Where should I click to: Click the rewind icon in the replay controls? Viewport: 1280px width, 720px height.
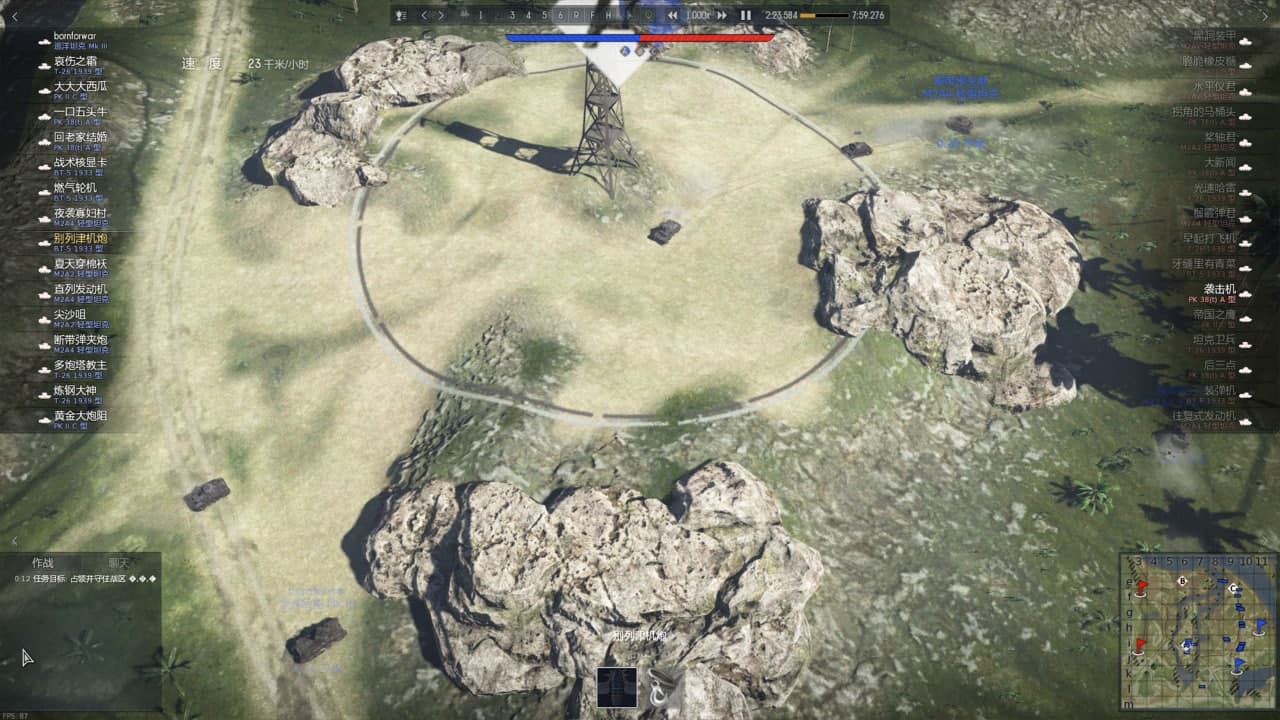(673, 15)
